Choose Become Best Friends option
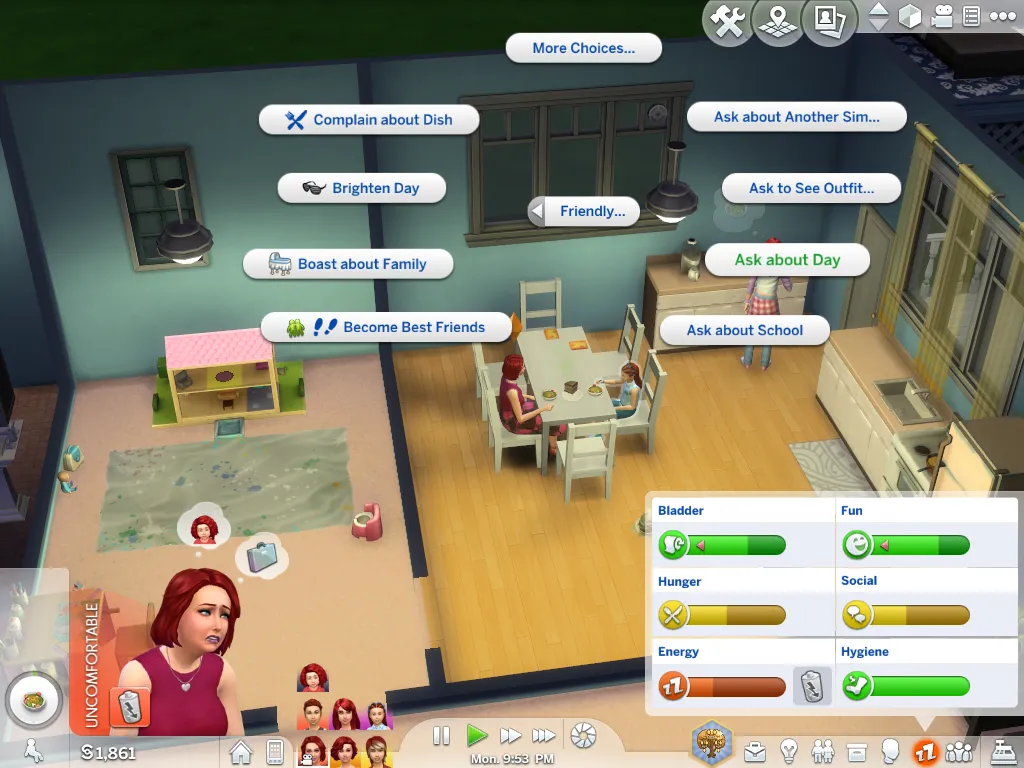The image size is (1024, 768). point(373,327)
